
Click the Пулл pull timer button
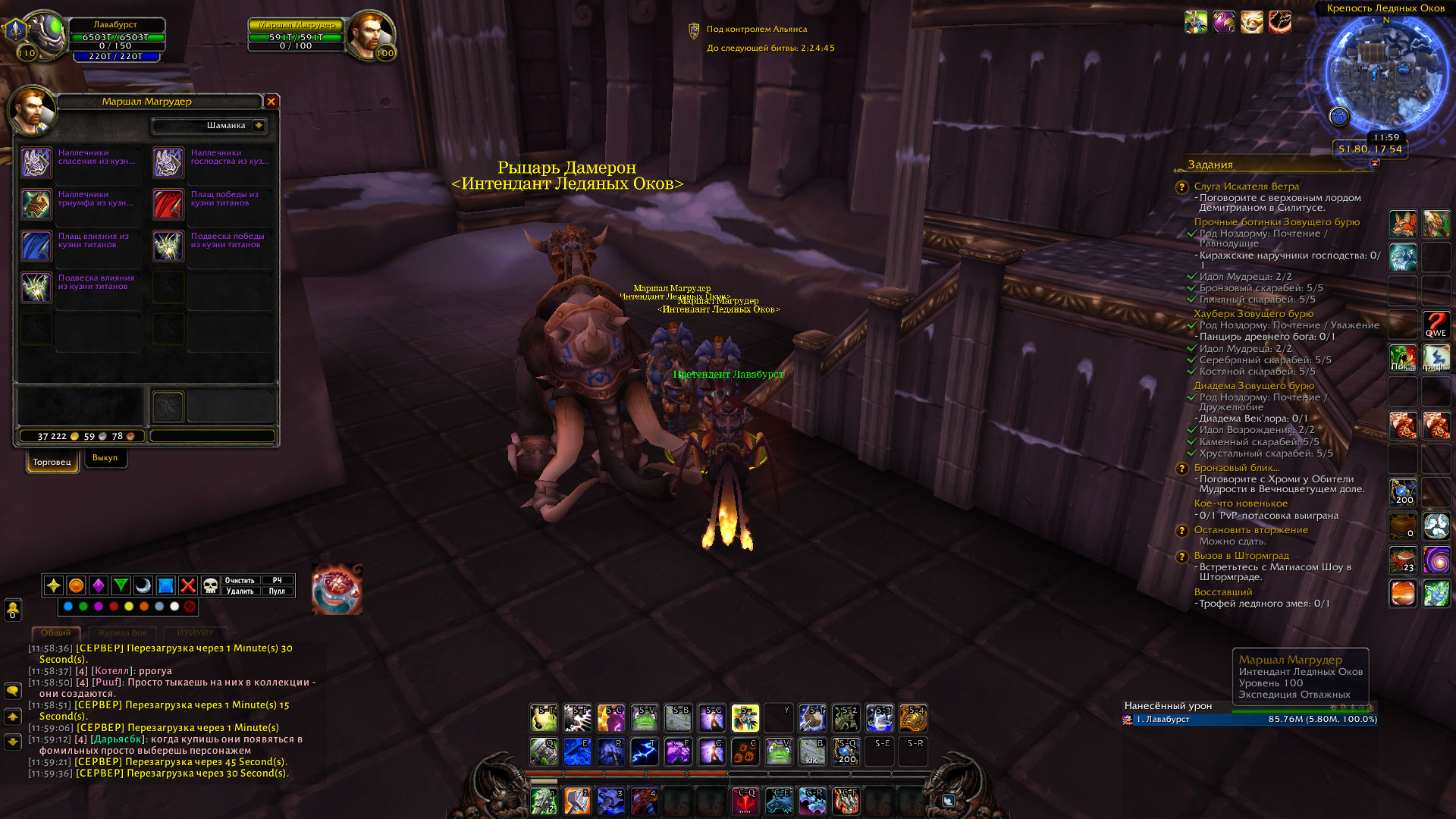coord(277,591)
